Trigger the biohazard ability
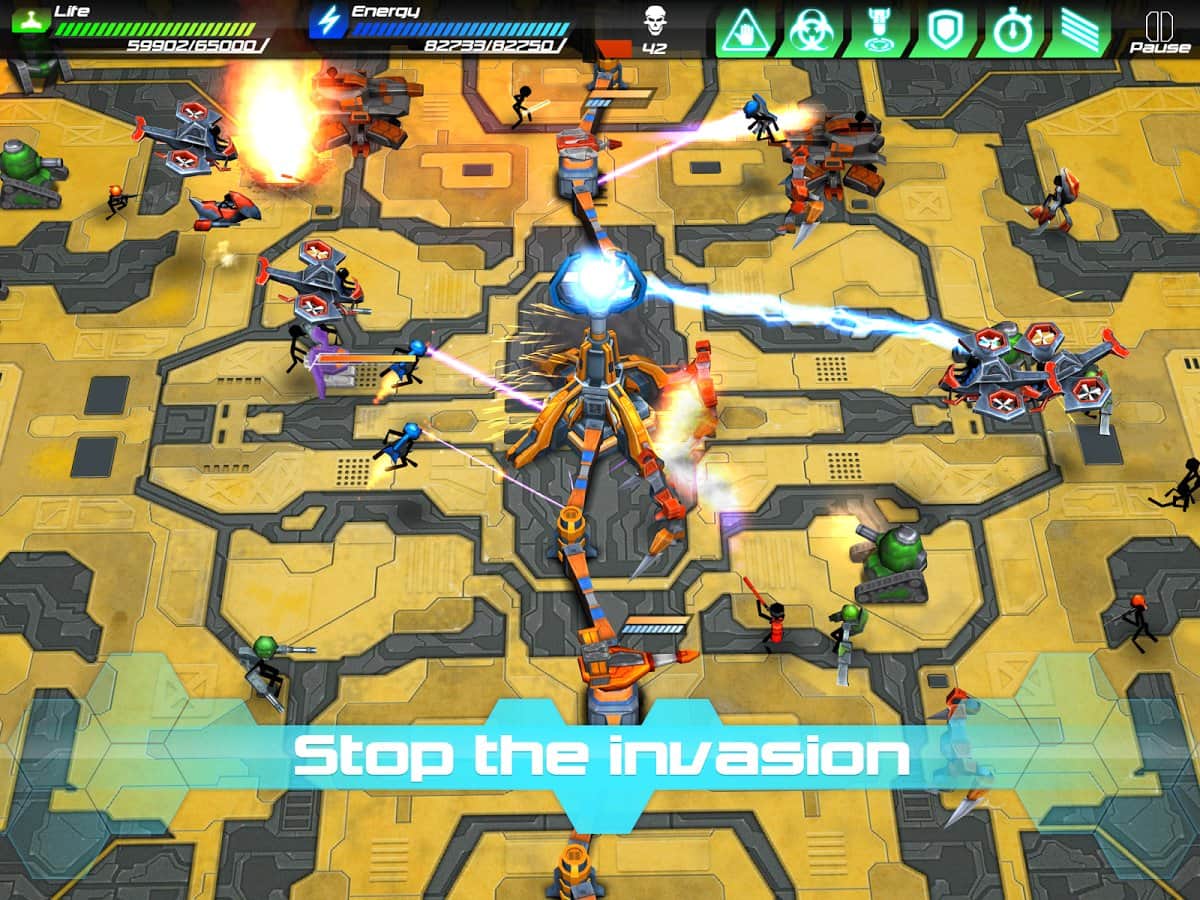Screen dimensions: 1200x900 pyautogui.click(x=811, y=30)
